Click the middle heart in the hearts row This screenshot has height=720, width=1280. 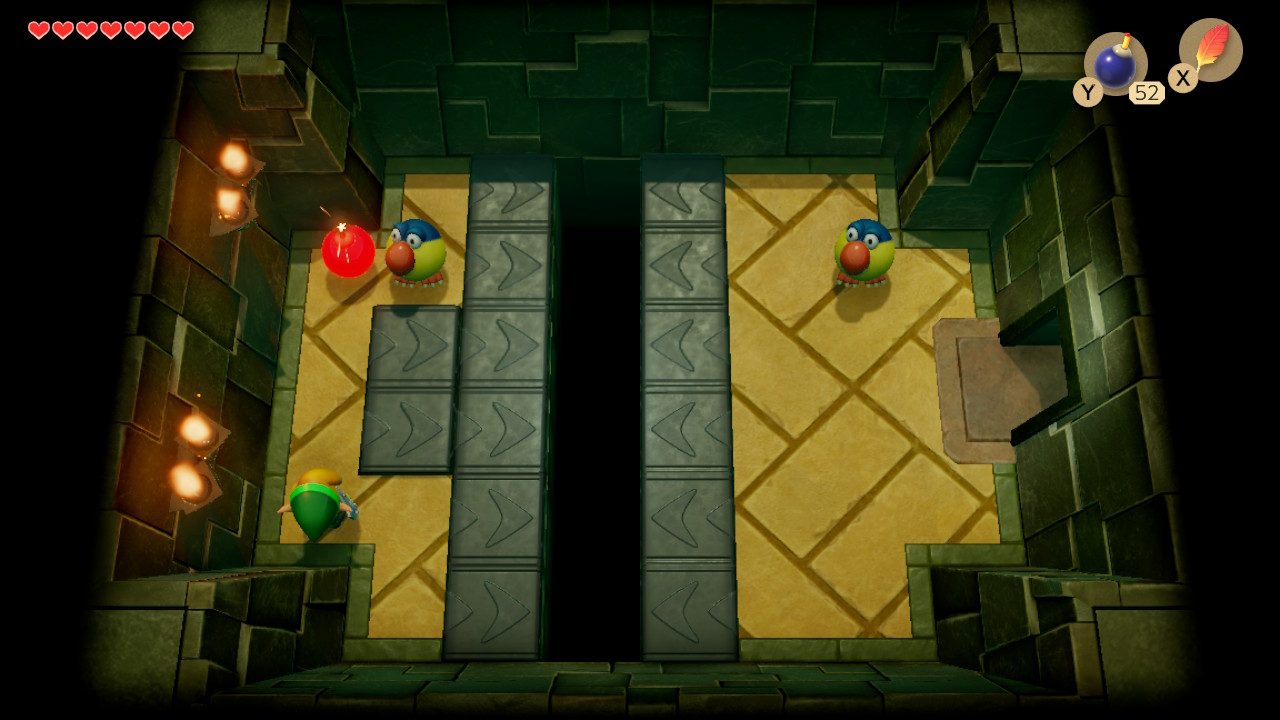(109, 29)
